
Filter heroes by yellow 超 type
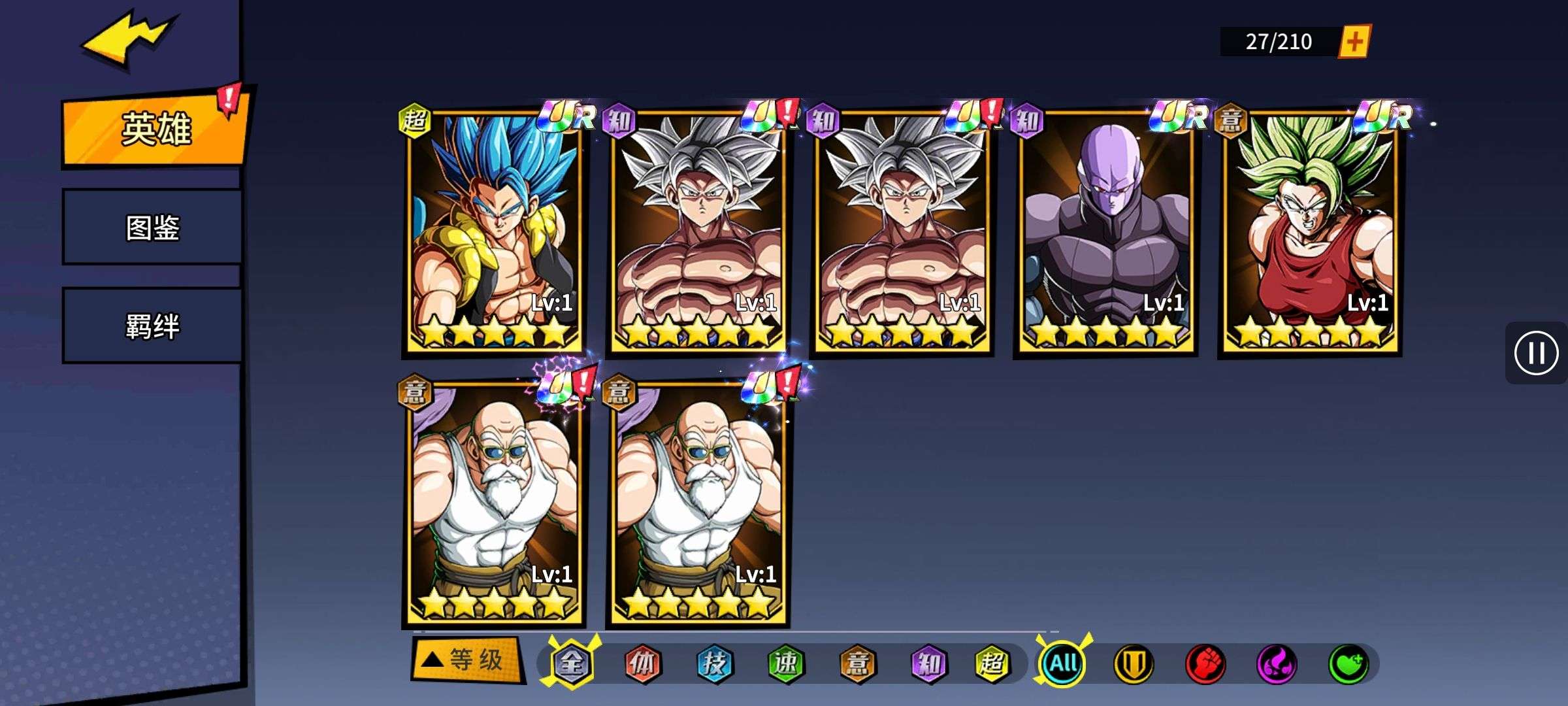click(x=992, y=664)
